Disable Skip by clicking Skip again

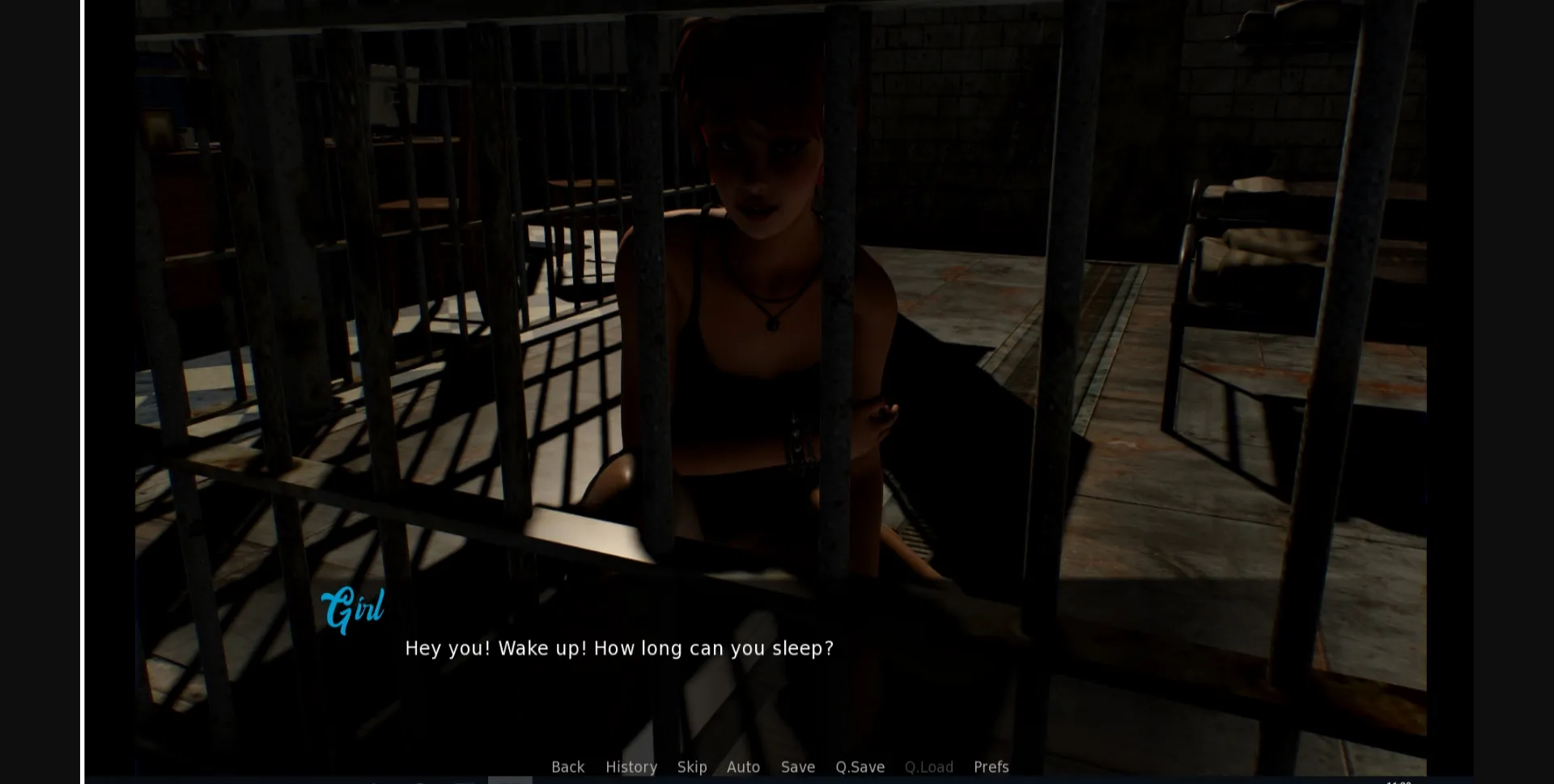(x=692, y=767)
